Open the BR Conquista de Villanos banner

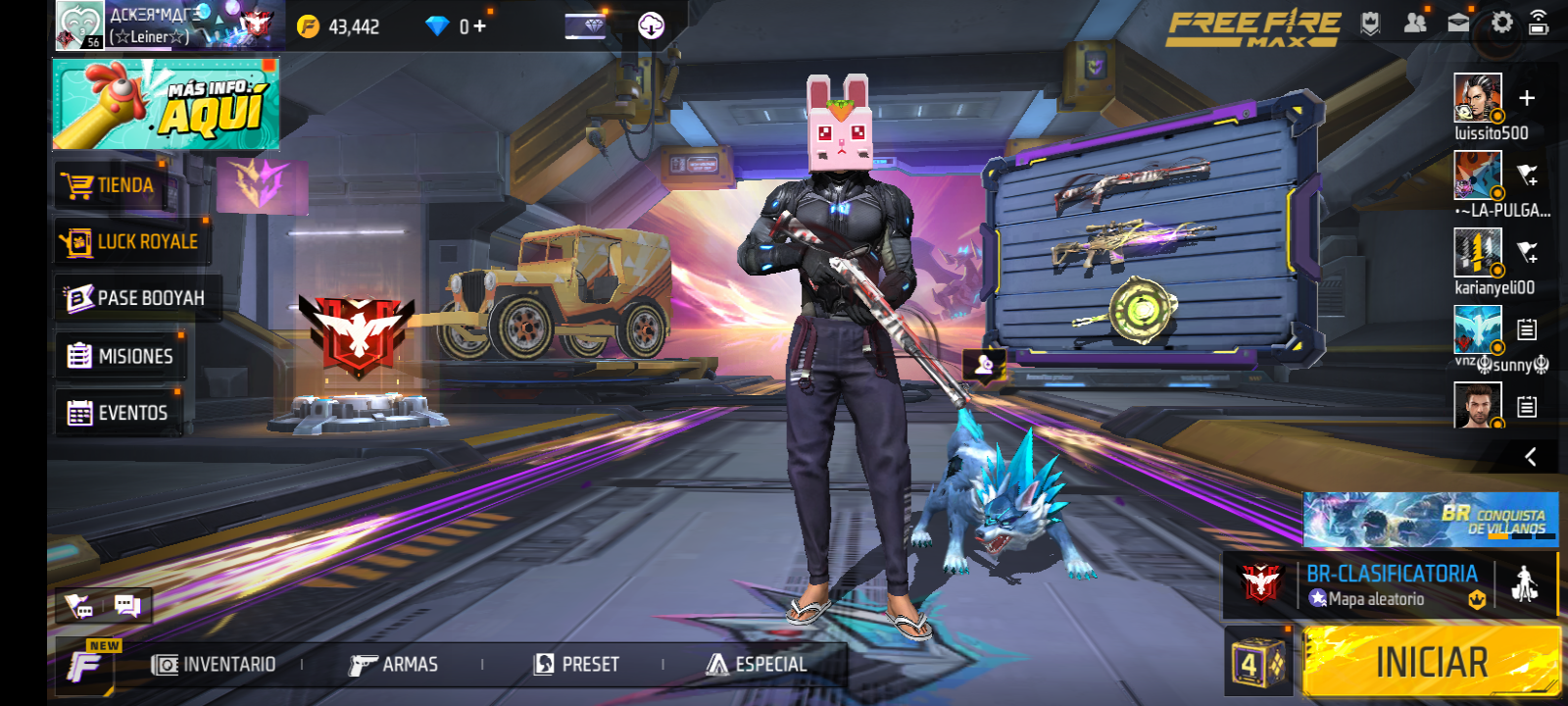tap(1430, 520)
